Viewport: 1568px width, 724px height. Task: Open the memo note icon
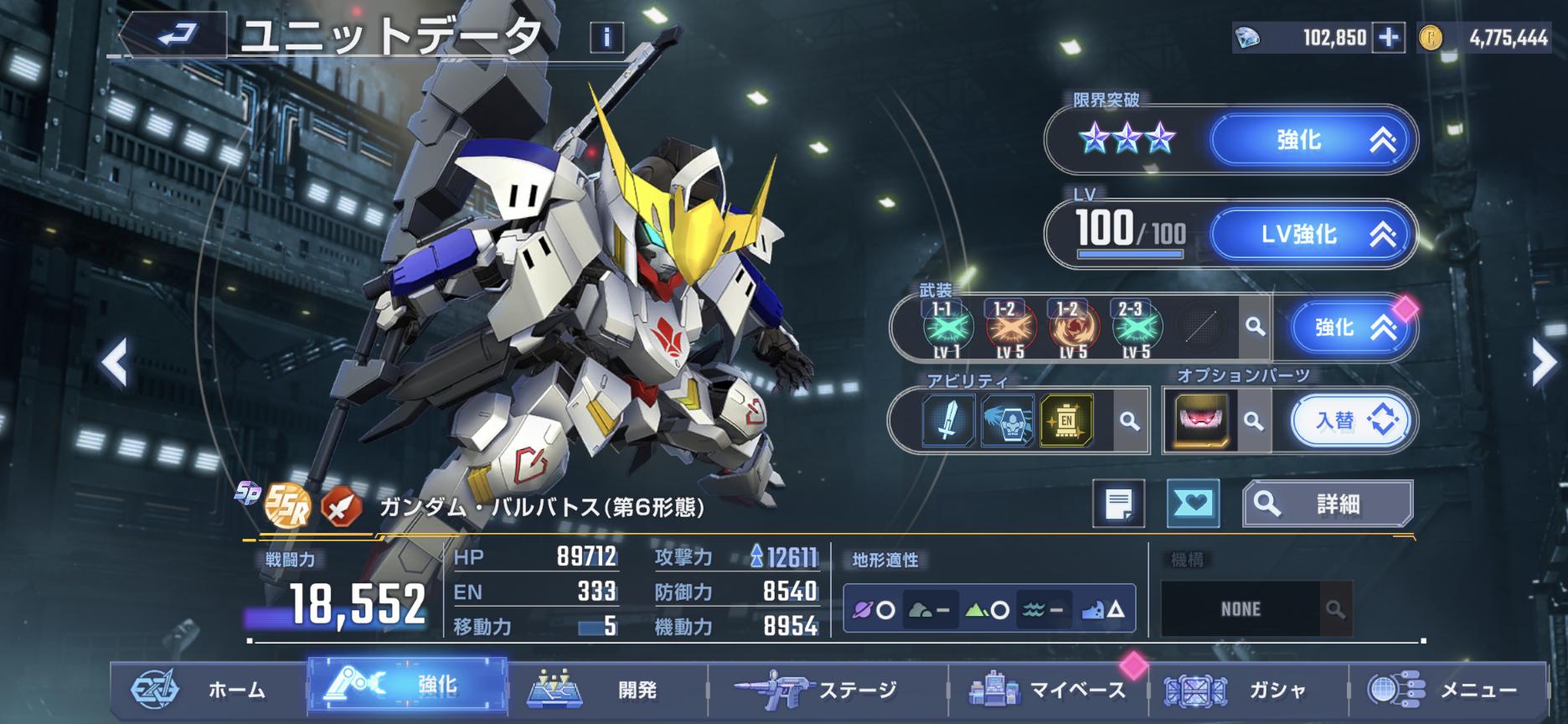(1118, 504)
